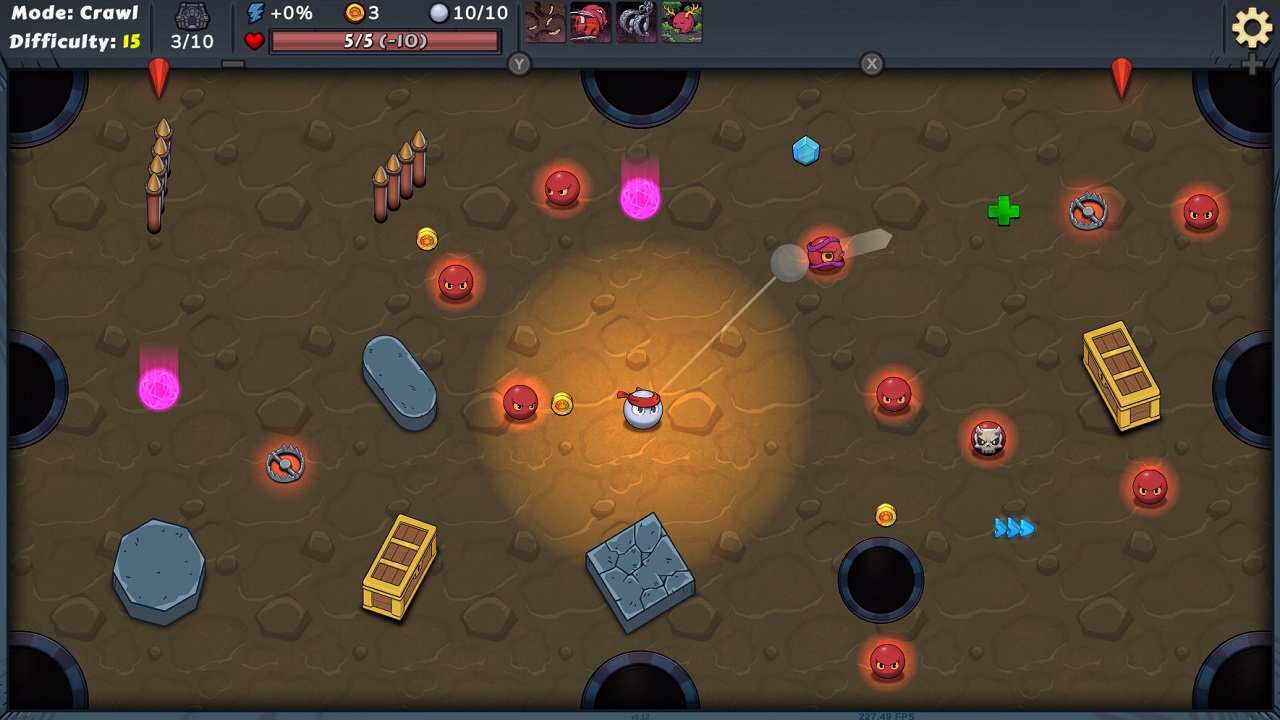Viewport: 1280px width, 720px height.
Task: Click the skull enemy on the battlefield
Action: 988,439
